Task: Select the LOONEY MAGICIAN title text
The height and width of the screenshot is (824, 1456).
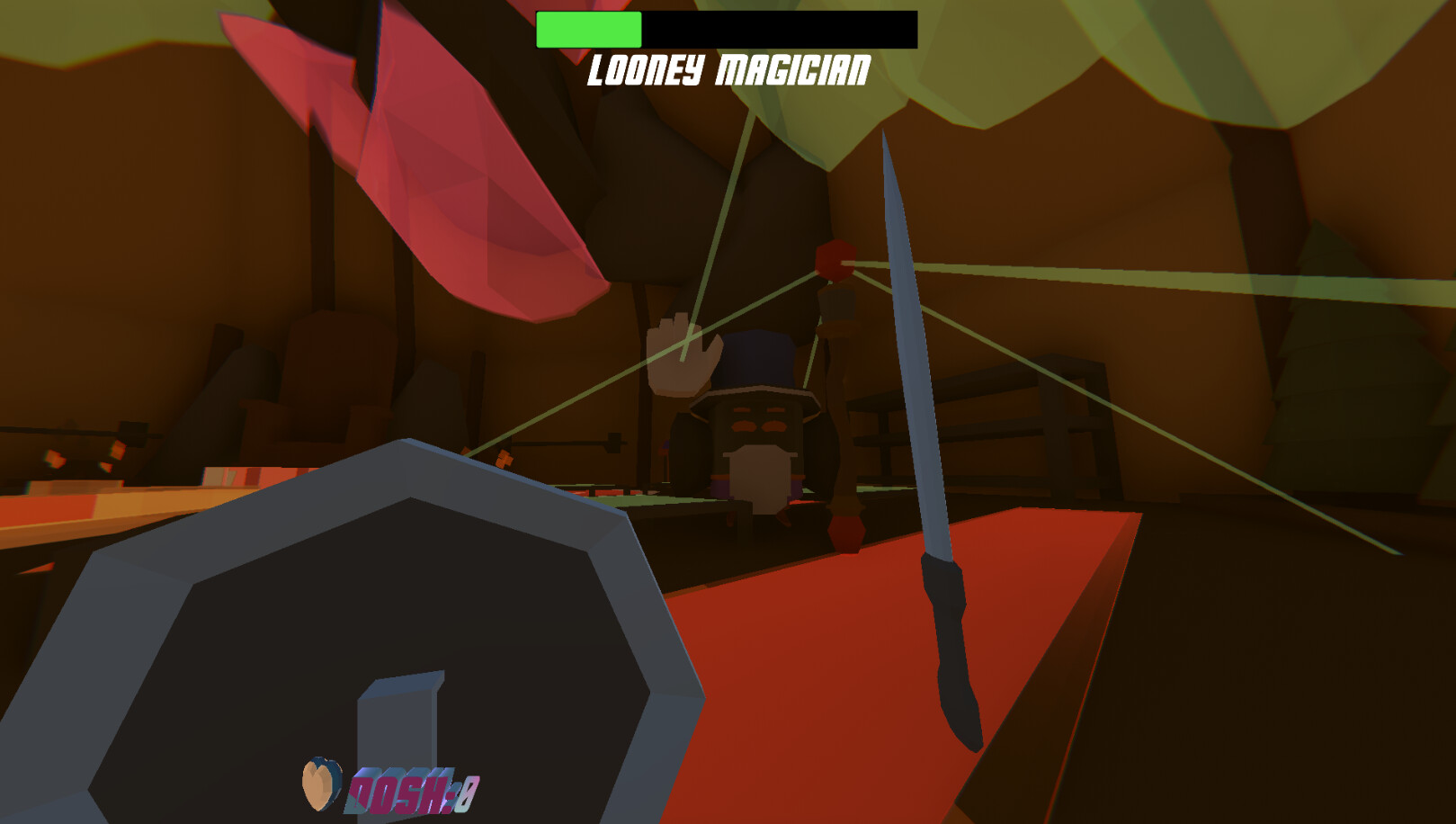Action: (x=728, y=67)
